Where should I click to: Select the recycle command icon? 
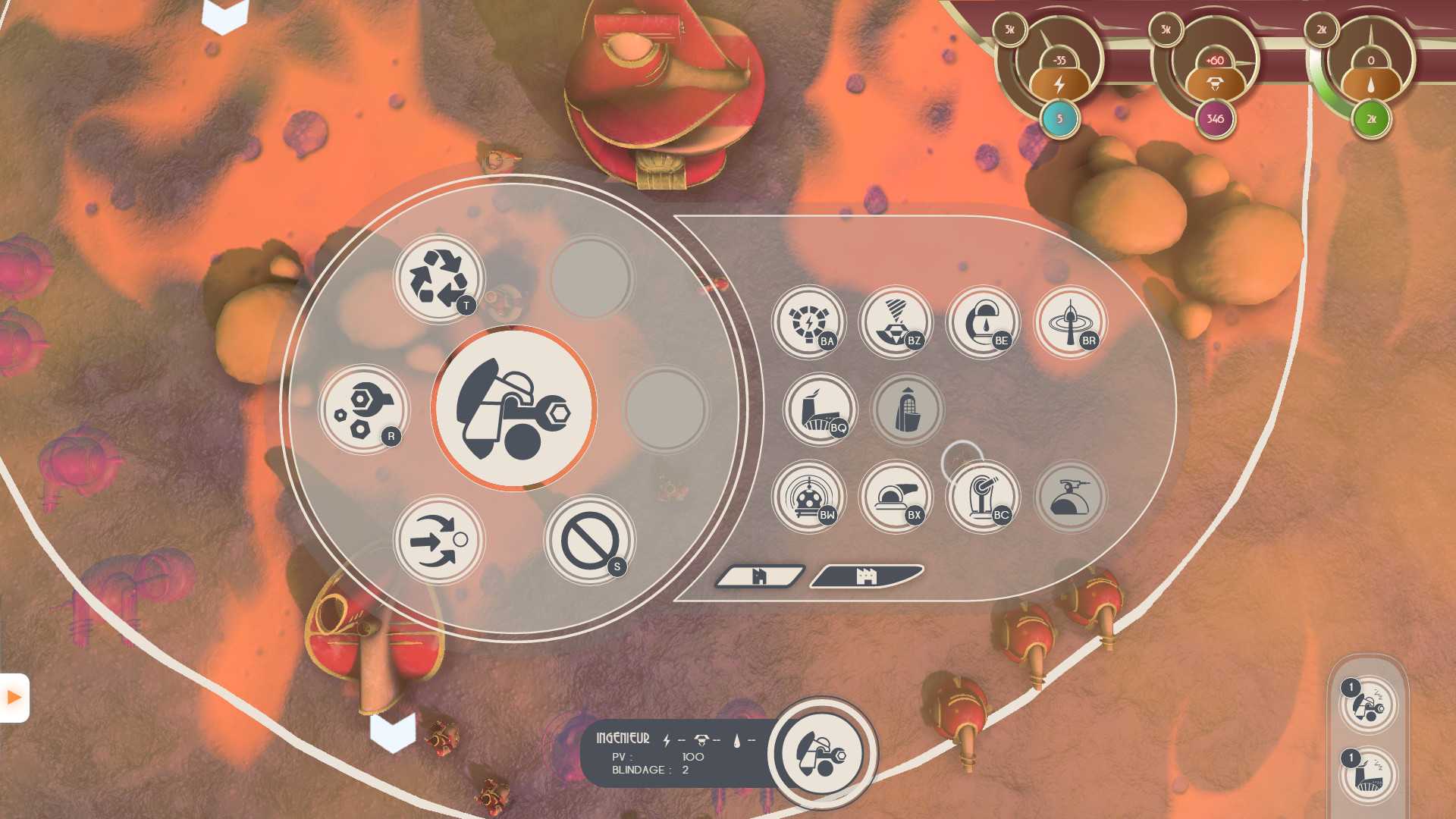tap(438, 278)
